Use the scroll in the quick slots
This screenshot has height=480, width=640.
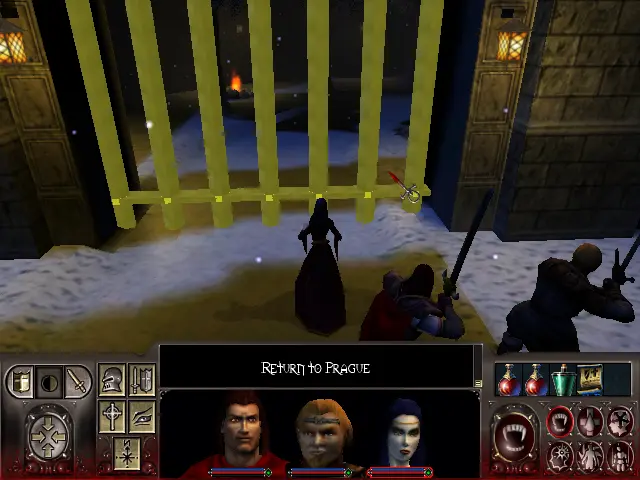pos(591,379)
